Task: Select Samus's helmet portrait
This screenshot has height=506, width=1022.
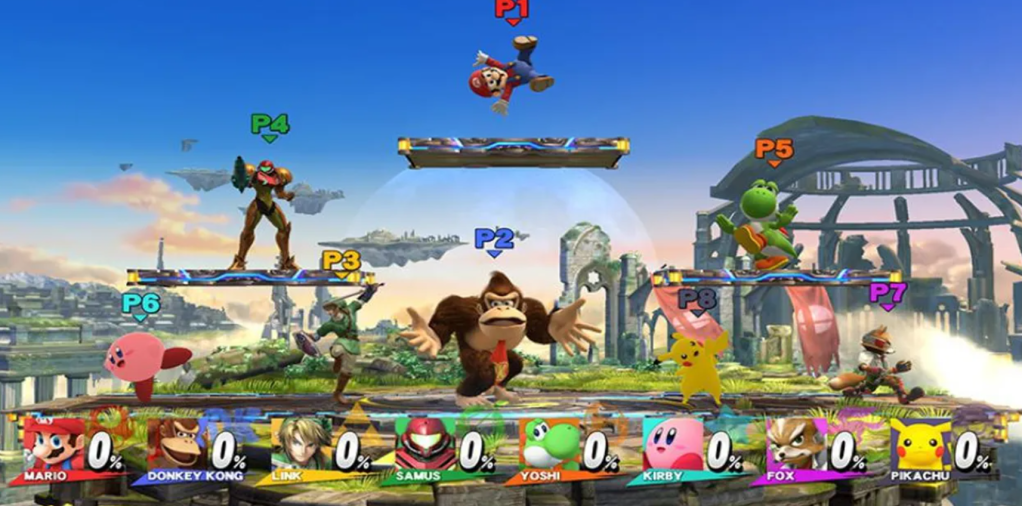Action: (424, 444)
